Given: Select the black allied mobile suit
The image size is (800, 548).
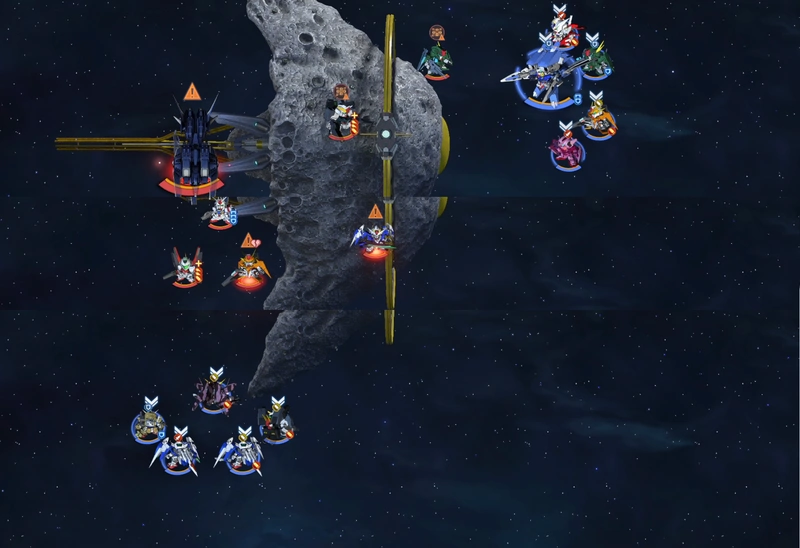Looking at the screenshot, I should pyautogui.click(x=276, y=424).
